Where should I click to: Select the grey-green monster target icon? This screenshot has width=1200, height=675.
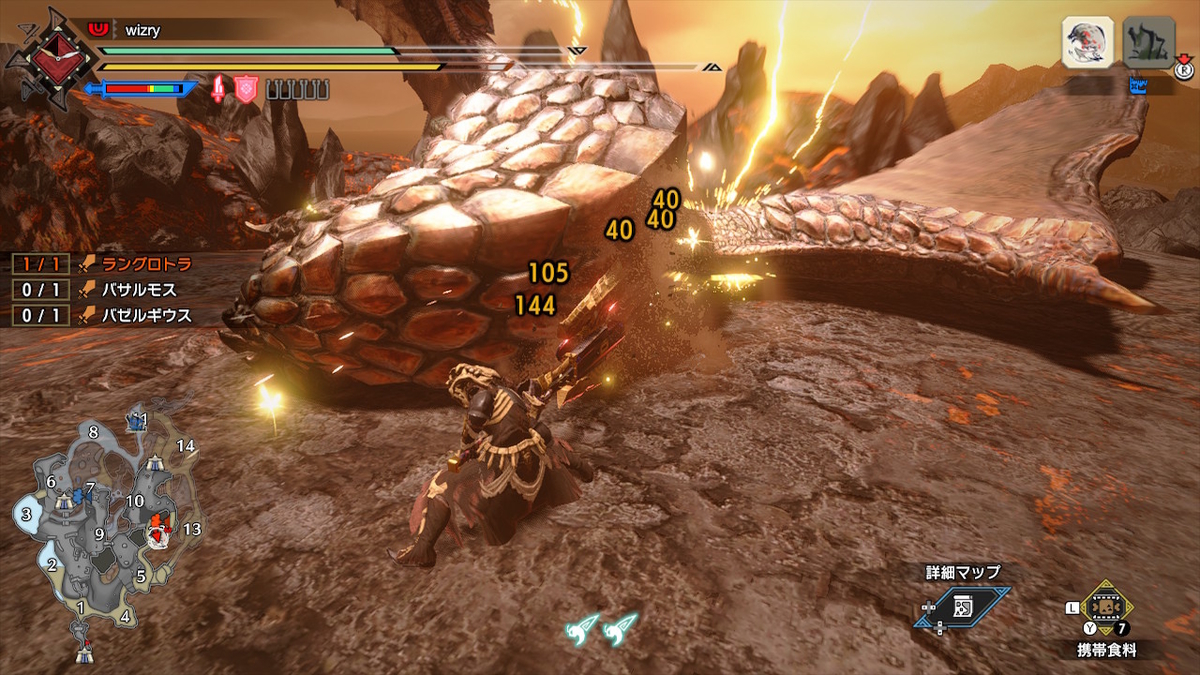point(1148,43)
